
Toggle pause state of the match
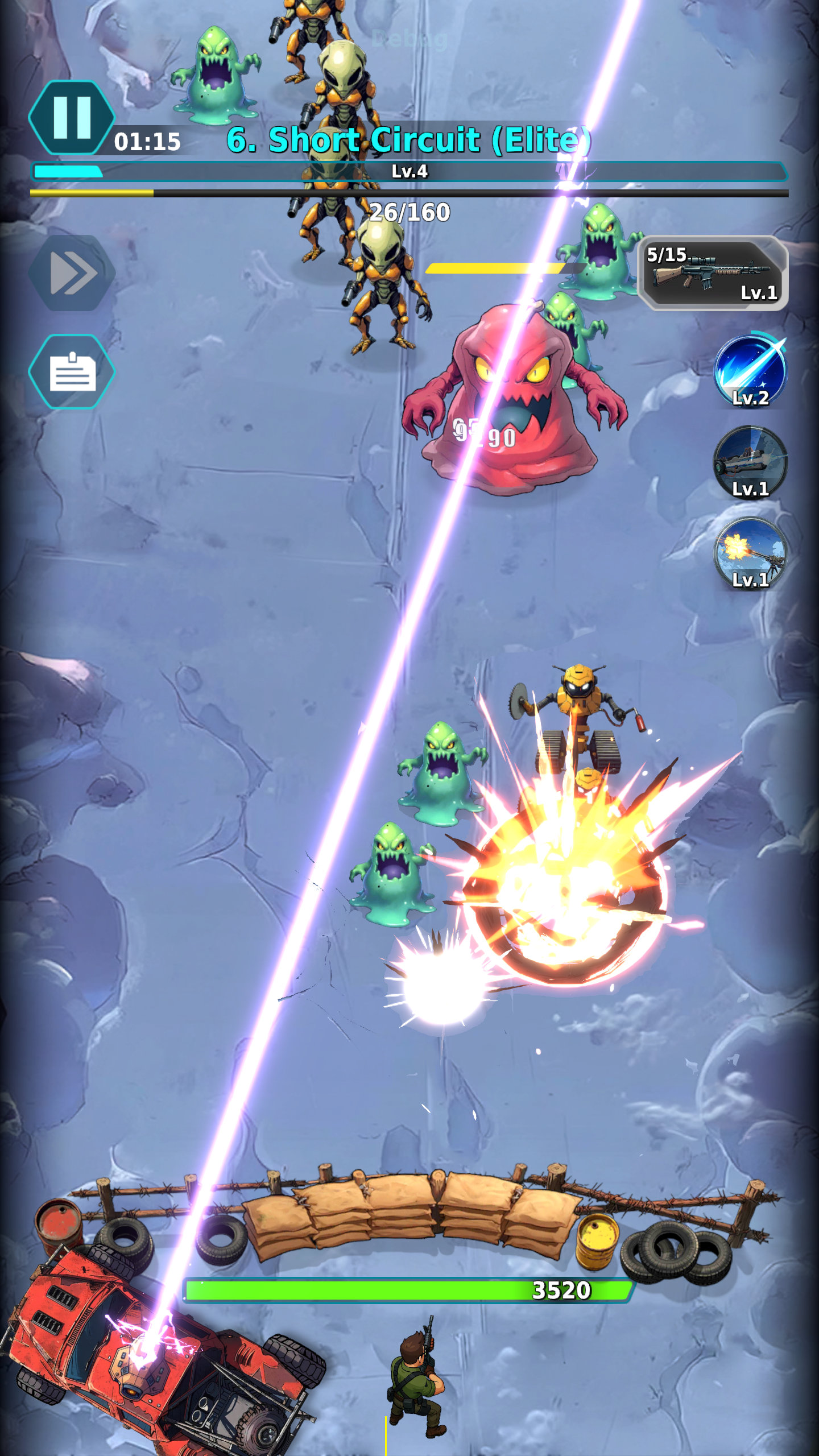coord(73,117)
